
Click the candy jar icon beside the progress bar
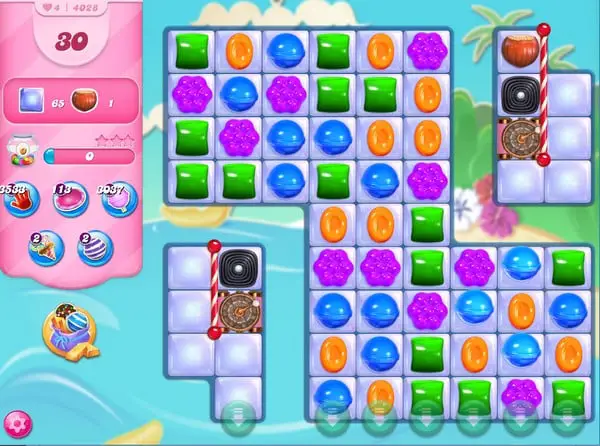tap(21, 153)
